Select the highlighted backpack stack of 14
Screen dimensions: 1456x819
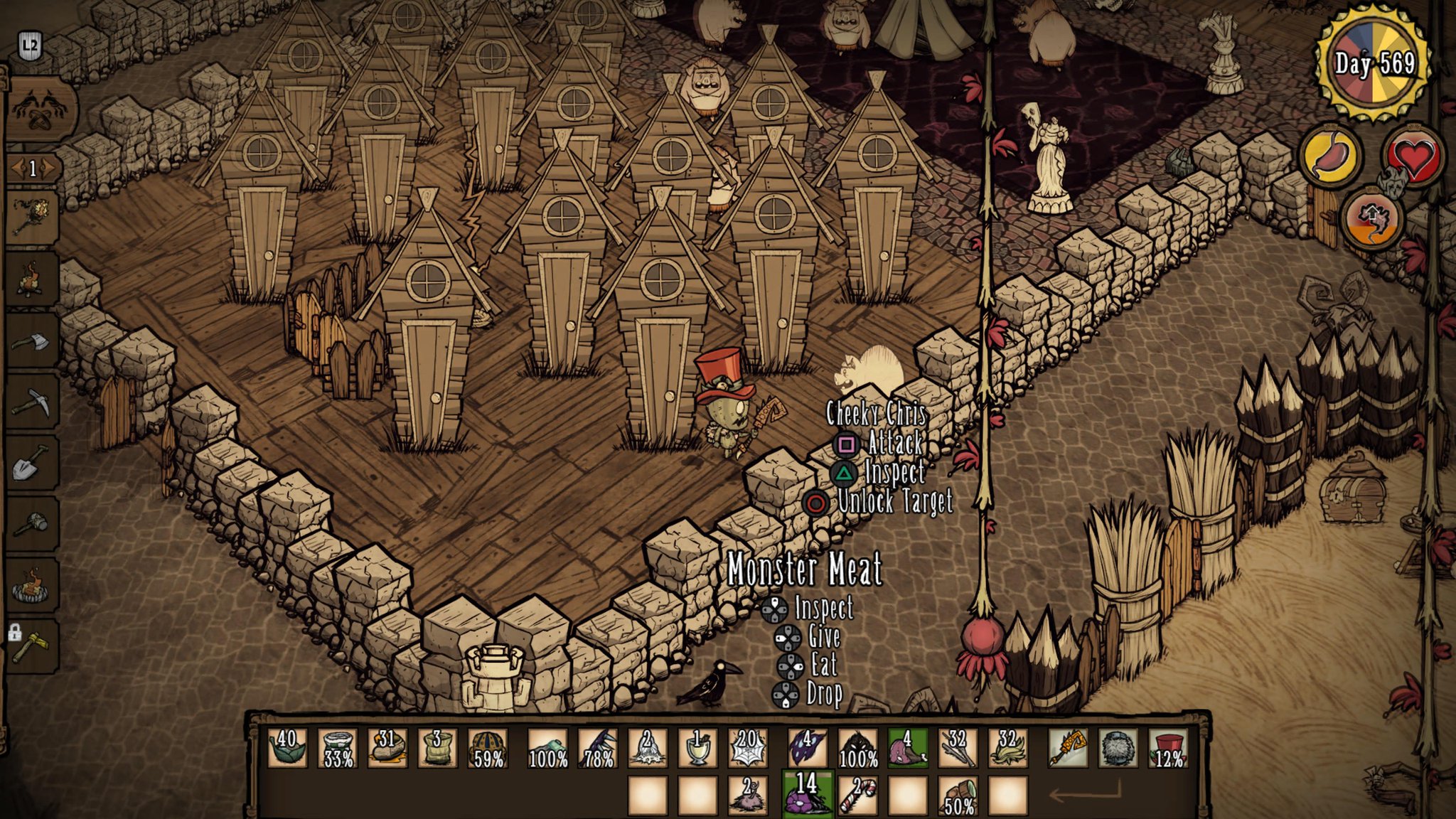[x=806, y=793]
